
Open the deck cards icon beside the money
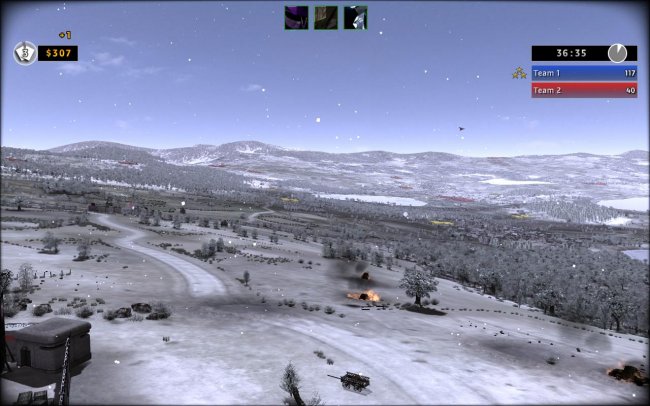coord(25,53)
